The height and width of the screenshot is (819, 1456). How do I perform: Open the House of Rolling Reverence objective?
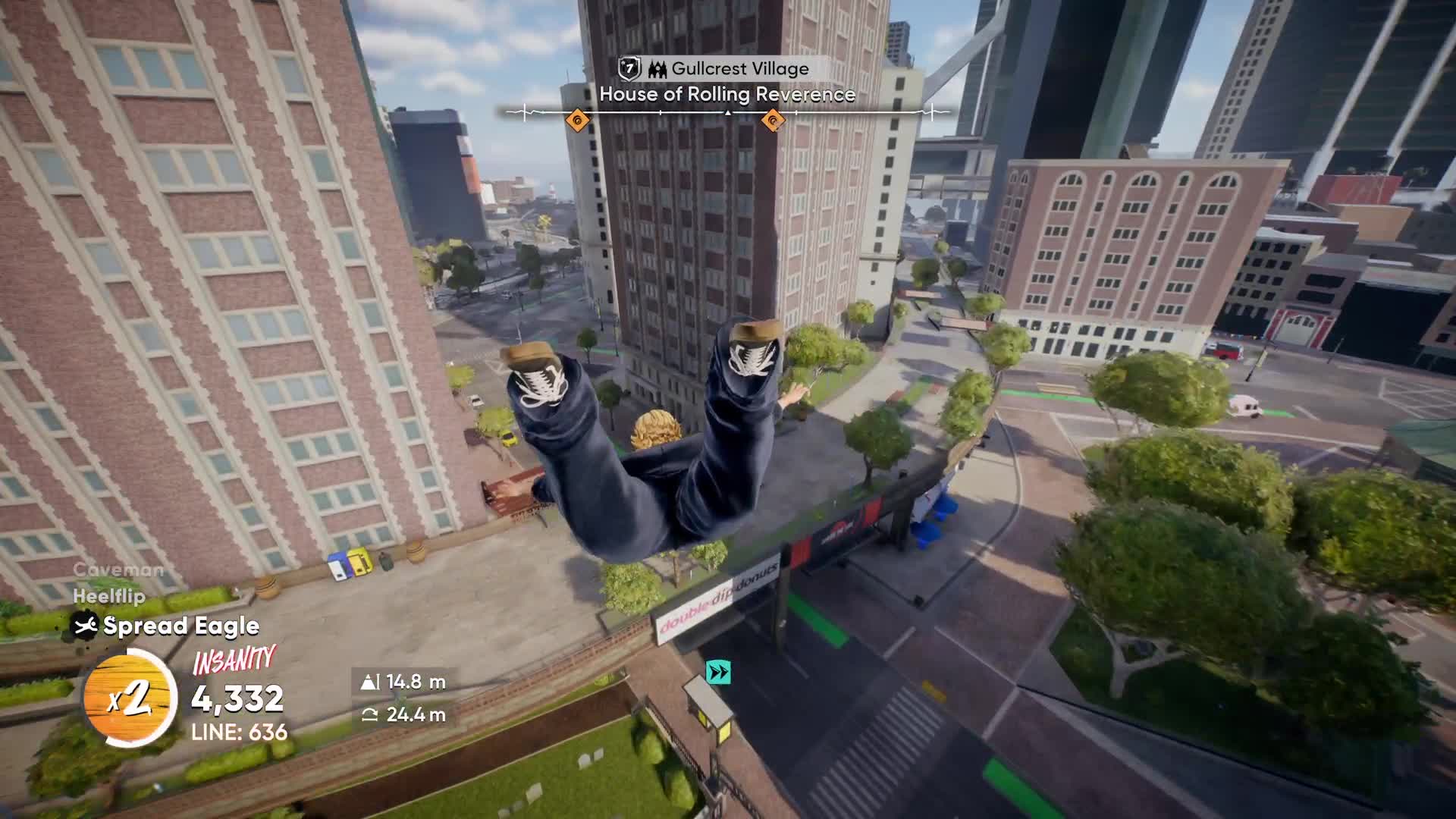click(727, 95)
